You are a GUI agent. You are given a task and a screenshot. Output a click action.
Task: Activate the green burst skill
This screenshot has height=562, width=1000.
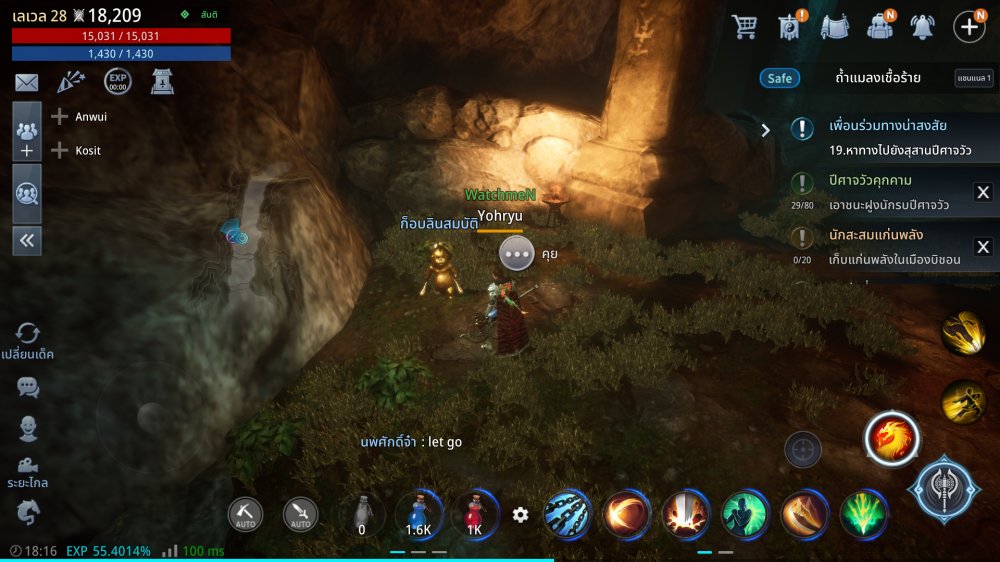click(863, 514)
